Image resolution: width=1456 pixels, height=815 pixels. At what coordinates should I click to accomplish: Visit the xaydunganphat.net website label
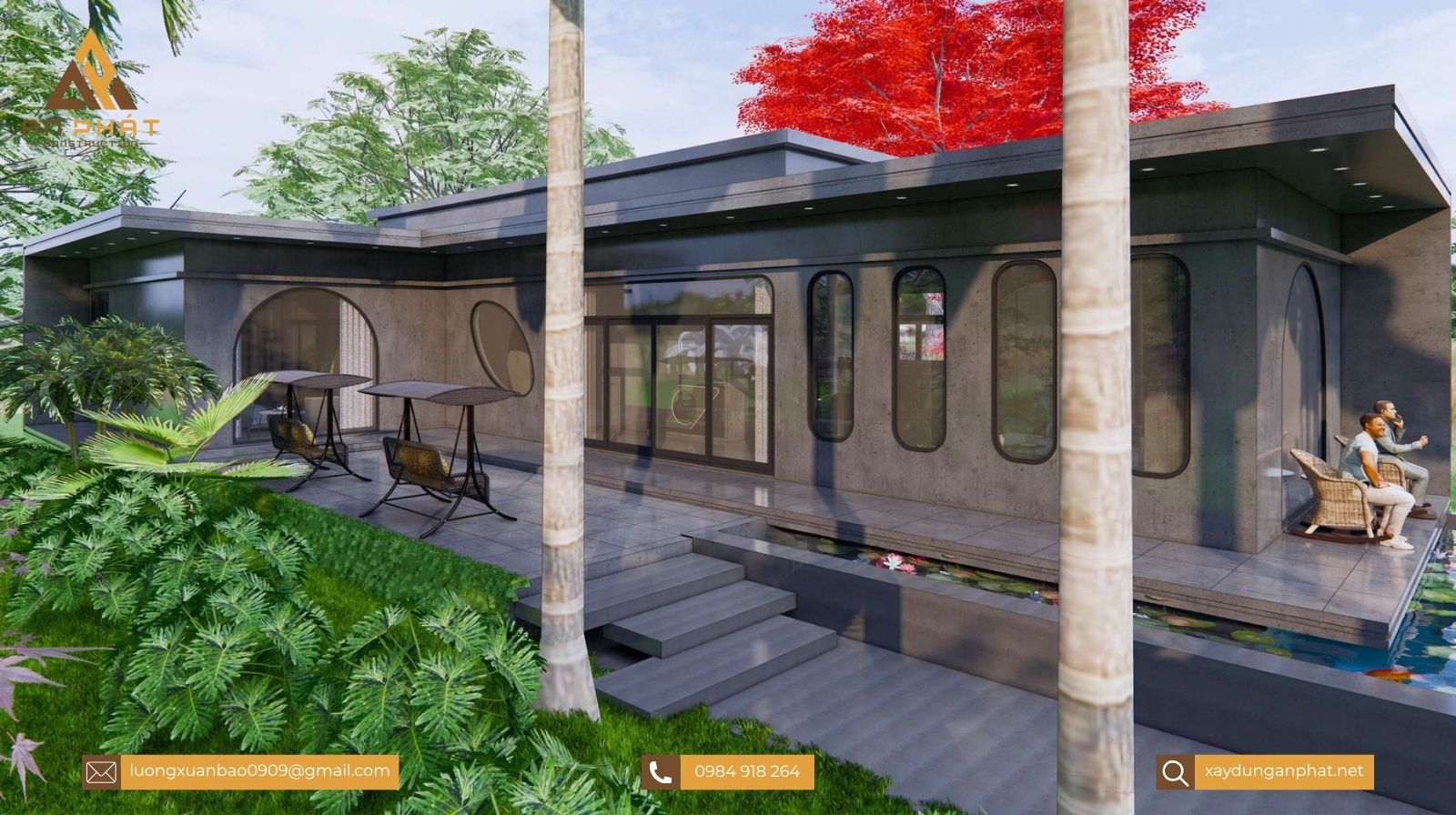[1283, 771]
